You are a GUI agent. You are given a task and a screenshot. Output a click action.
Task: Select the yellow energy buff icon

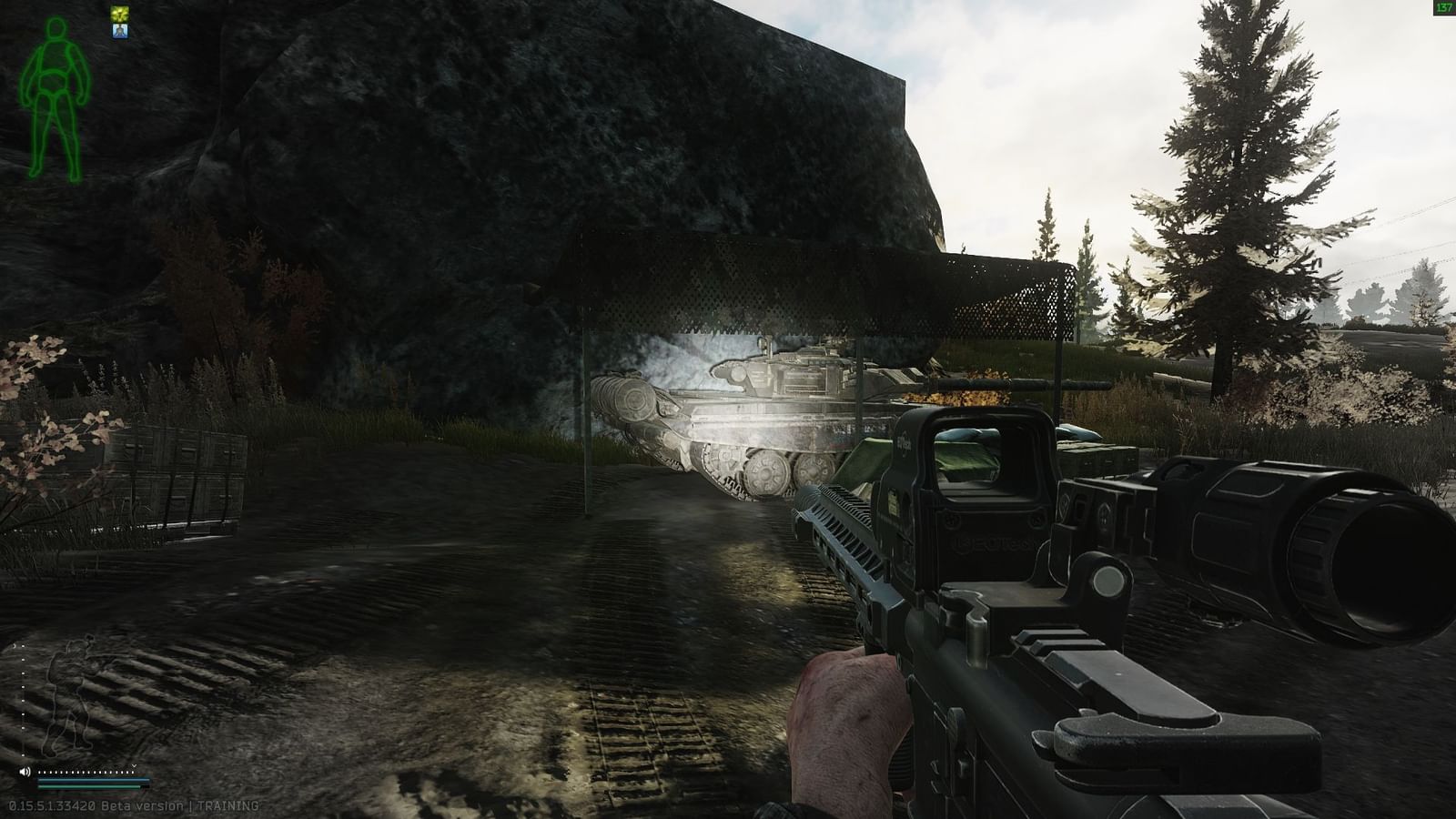(119, 13)
